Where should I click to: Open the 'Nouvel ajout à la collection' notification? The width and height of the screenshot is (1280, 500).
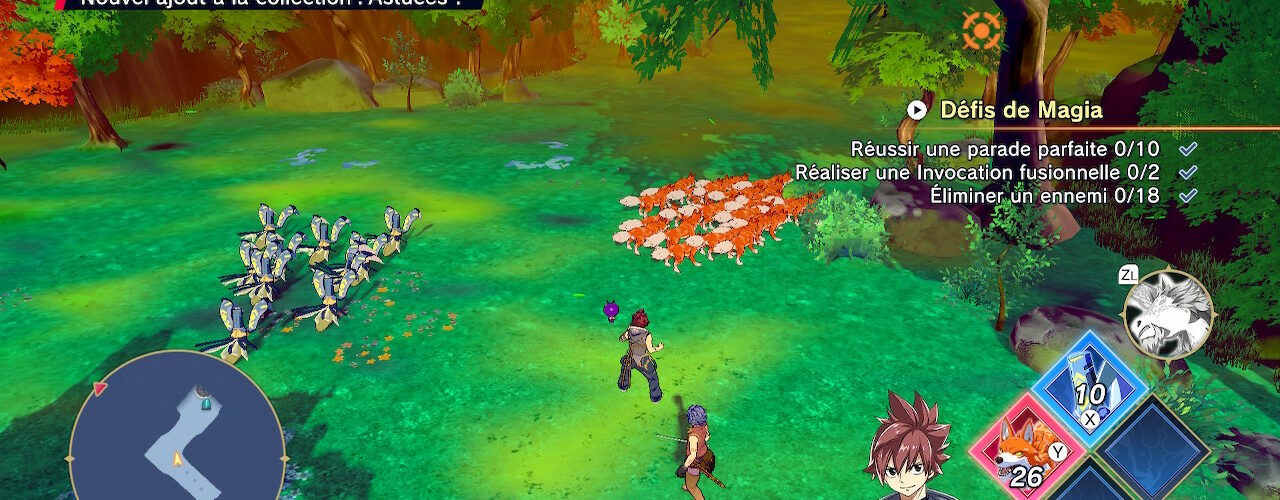click(x=270, y=3)
